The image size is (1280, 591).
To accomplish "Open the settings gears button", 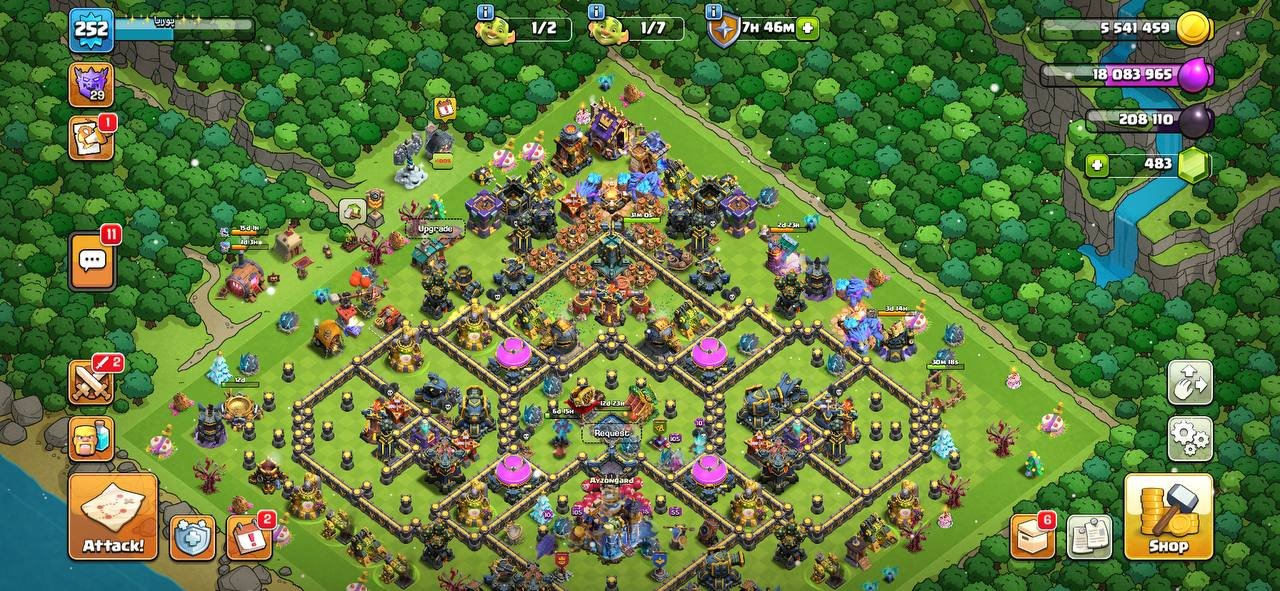I will [x=1190, y=438].
